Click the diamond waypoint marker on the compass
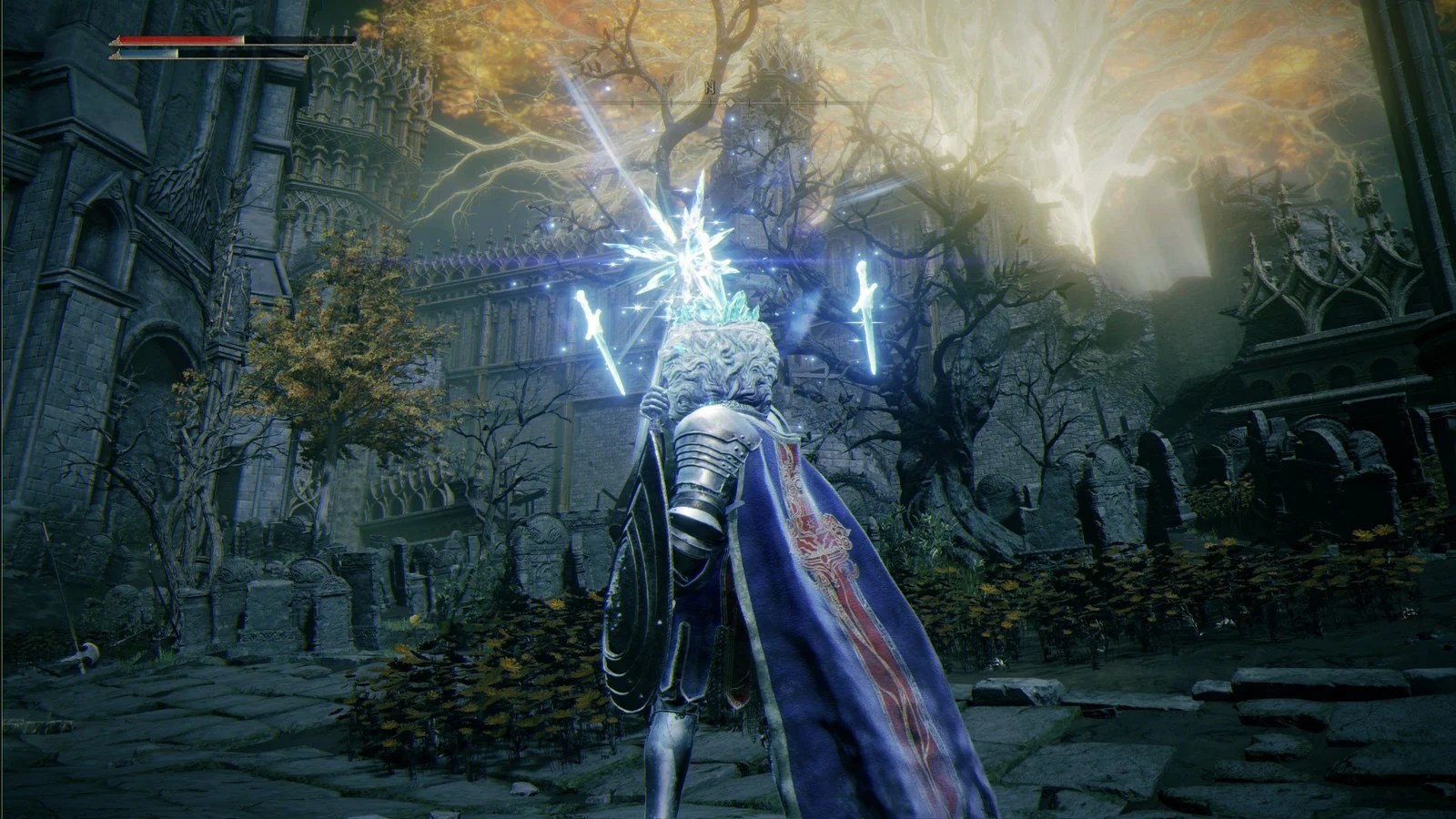1456x819 pixels. point(731,103)
